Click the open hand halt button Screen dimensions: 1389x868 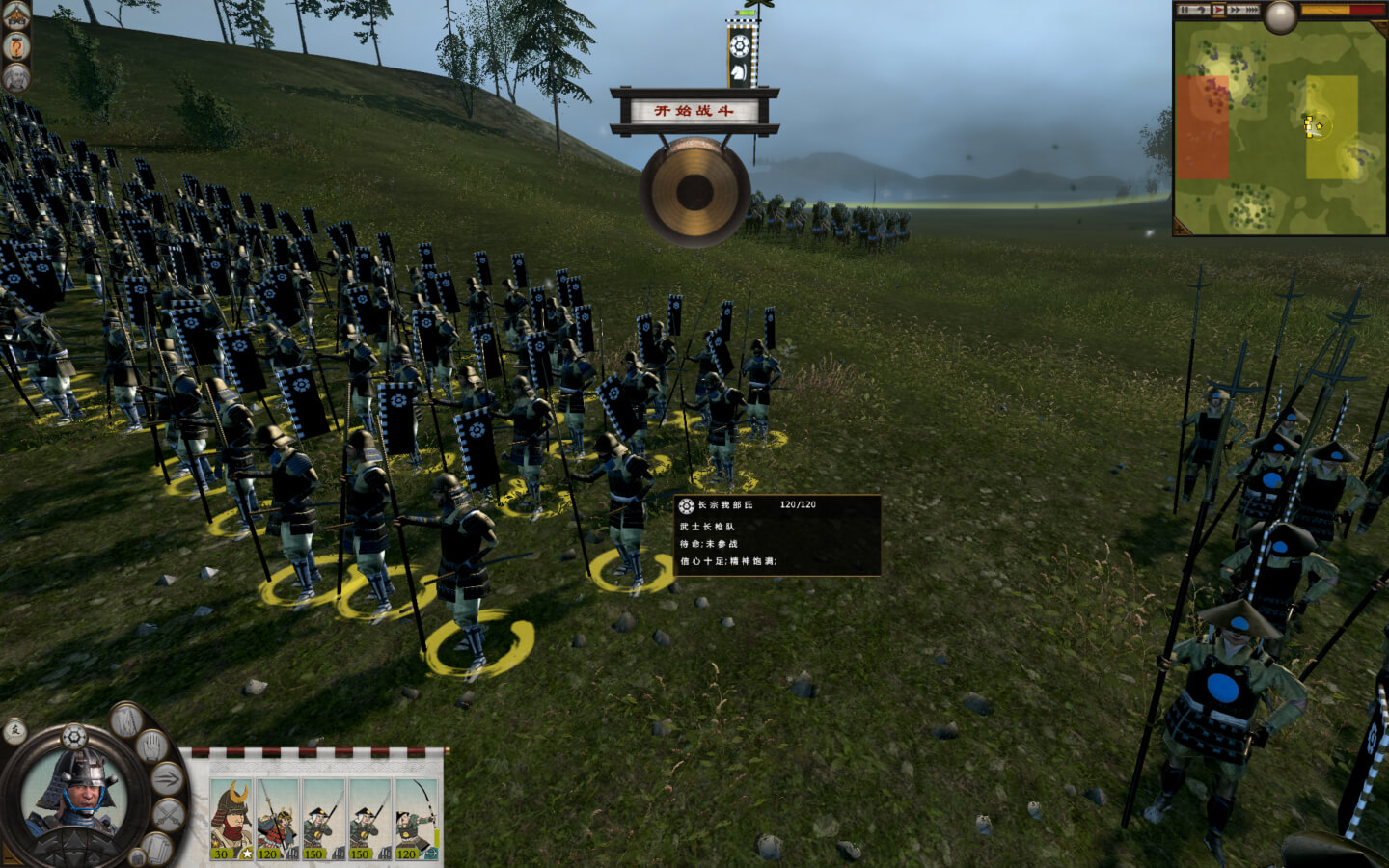[150, 746]
